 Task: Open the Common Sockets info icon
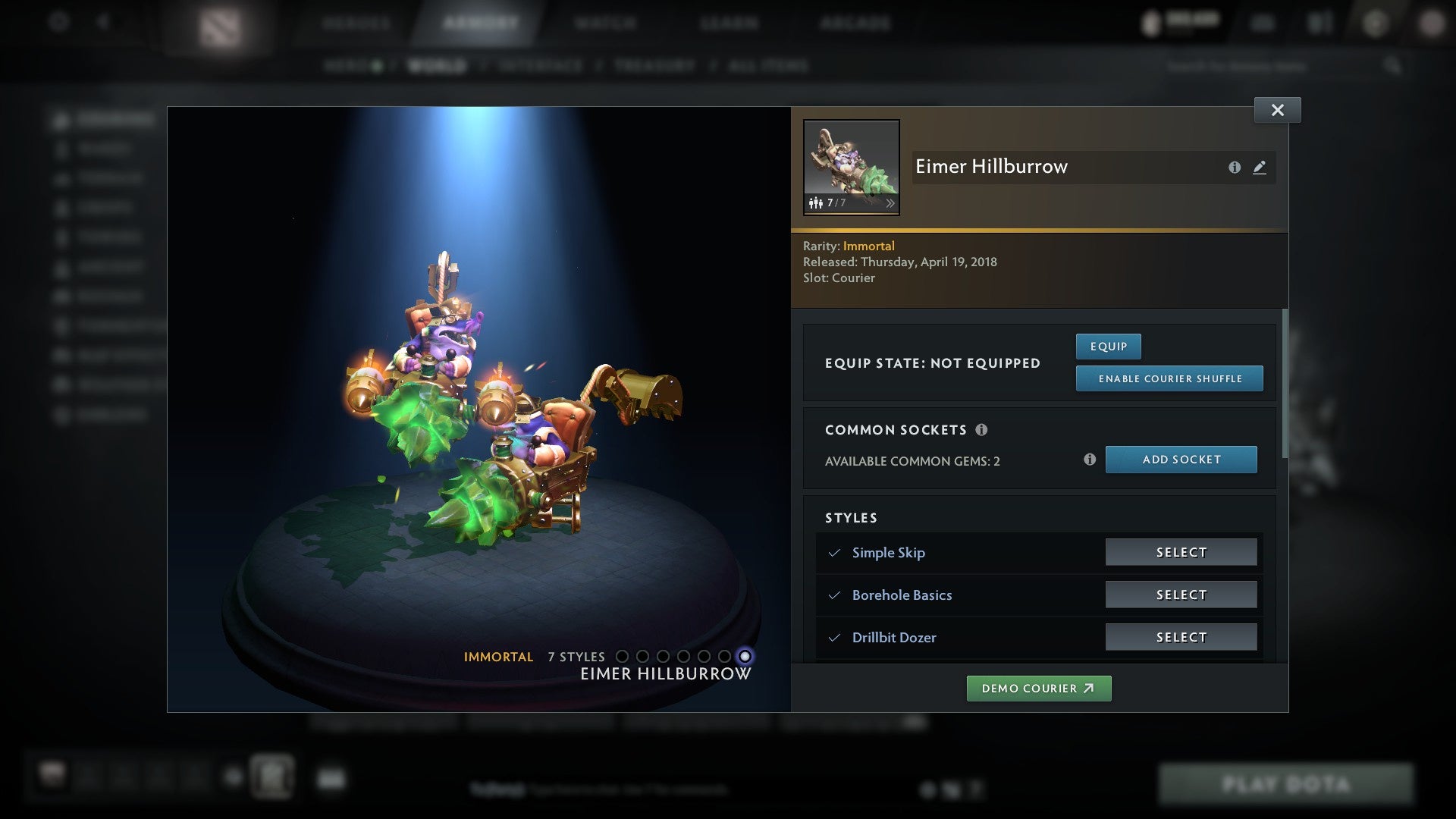point(984,430)
